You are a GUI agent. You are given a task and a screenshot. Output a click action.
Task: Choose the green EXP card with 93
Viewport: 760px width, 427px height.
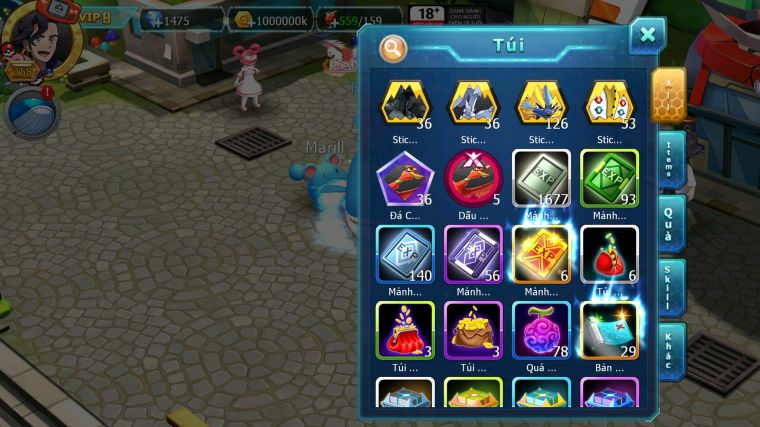[609, 179]
